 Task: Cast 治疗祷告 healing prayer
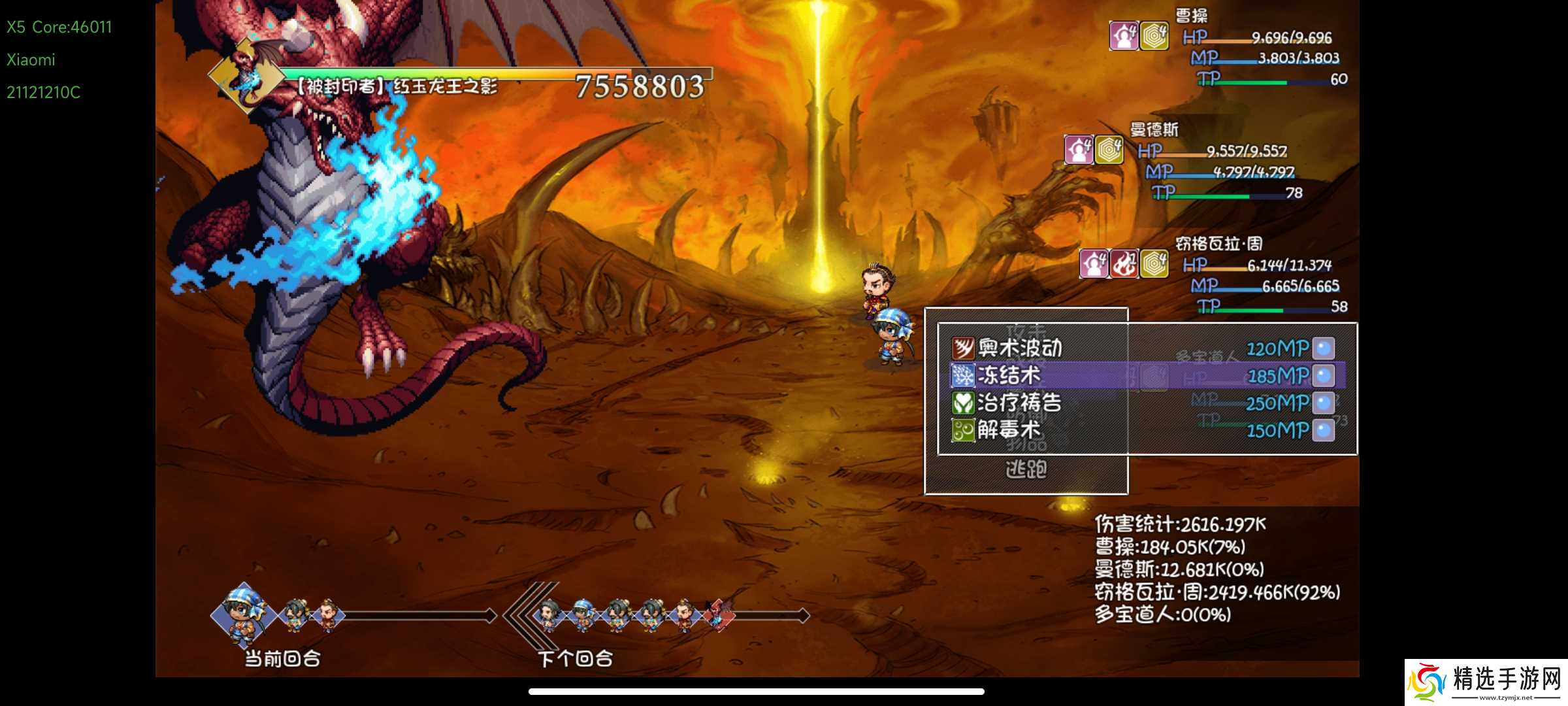(x=1019, y=403)
